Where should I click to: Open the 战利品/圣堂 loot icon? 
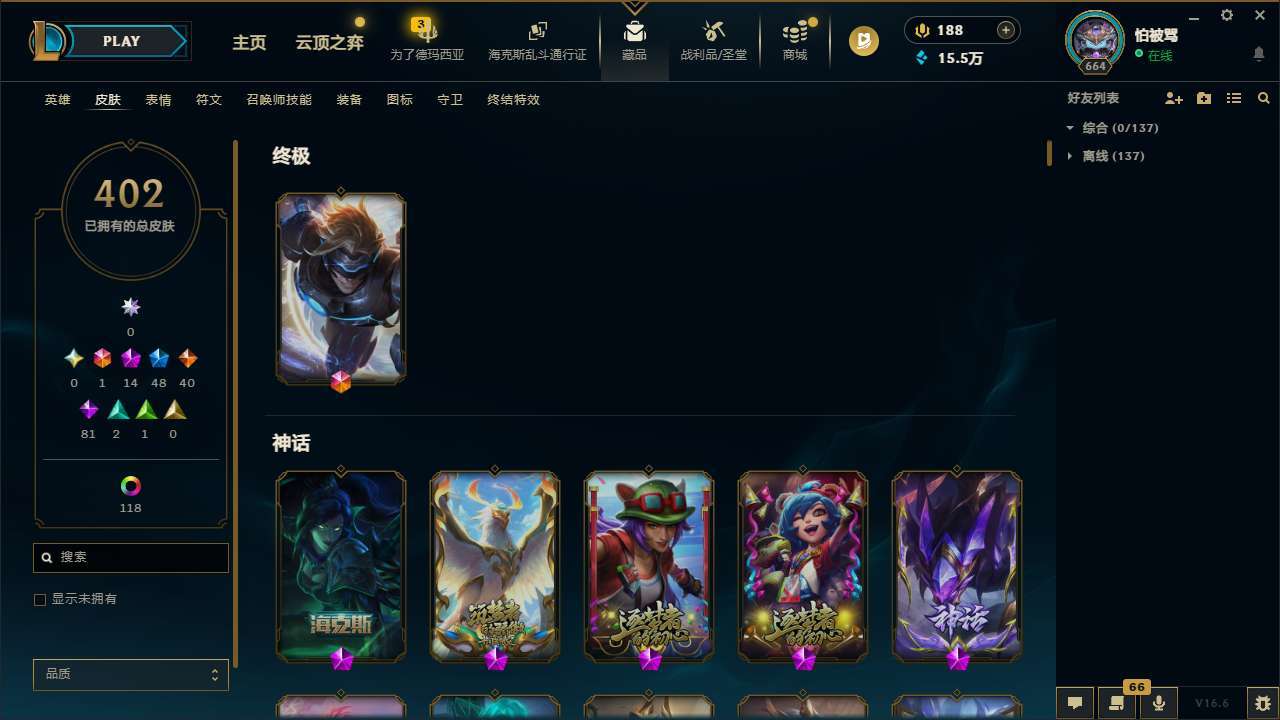point(713,38)
